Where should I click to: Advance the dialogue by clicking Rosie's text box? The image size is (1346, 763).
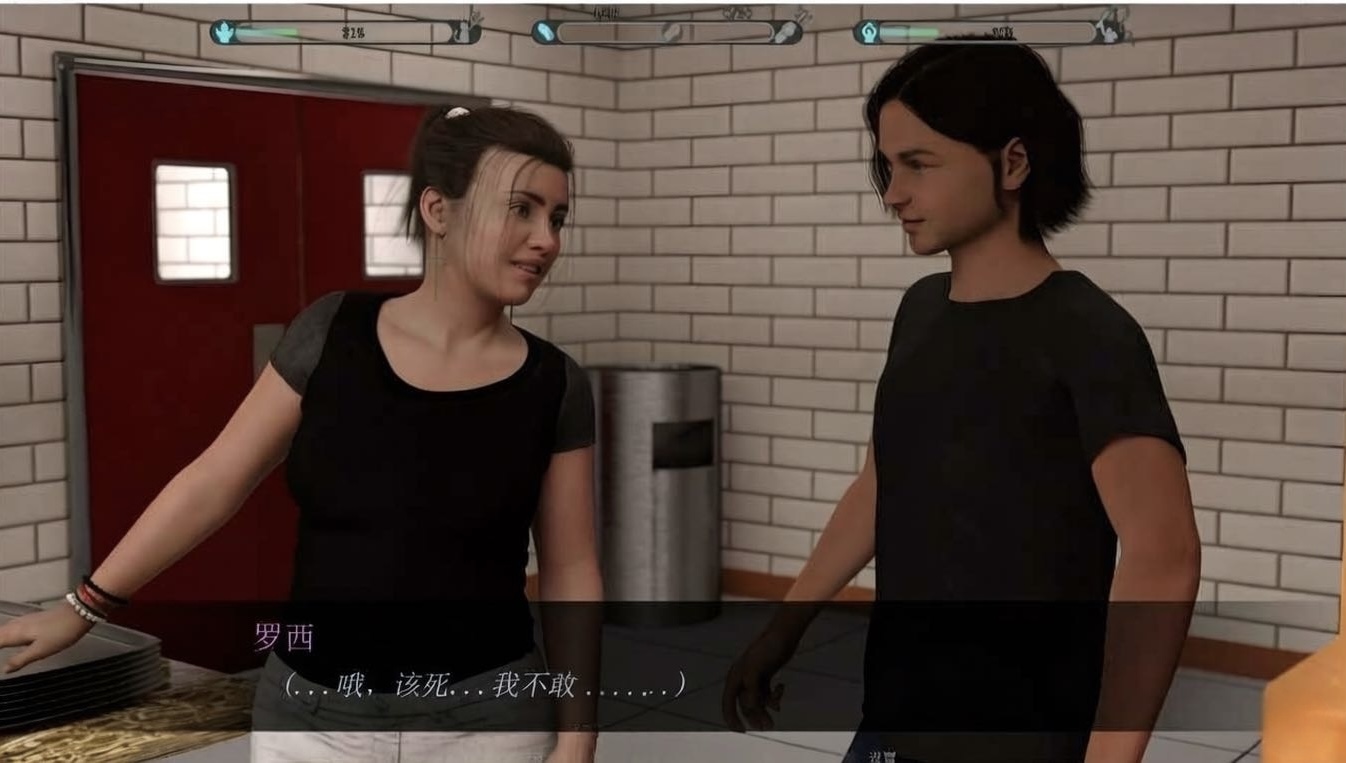672,667
